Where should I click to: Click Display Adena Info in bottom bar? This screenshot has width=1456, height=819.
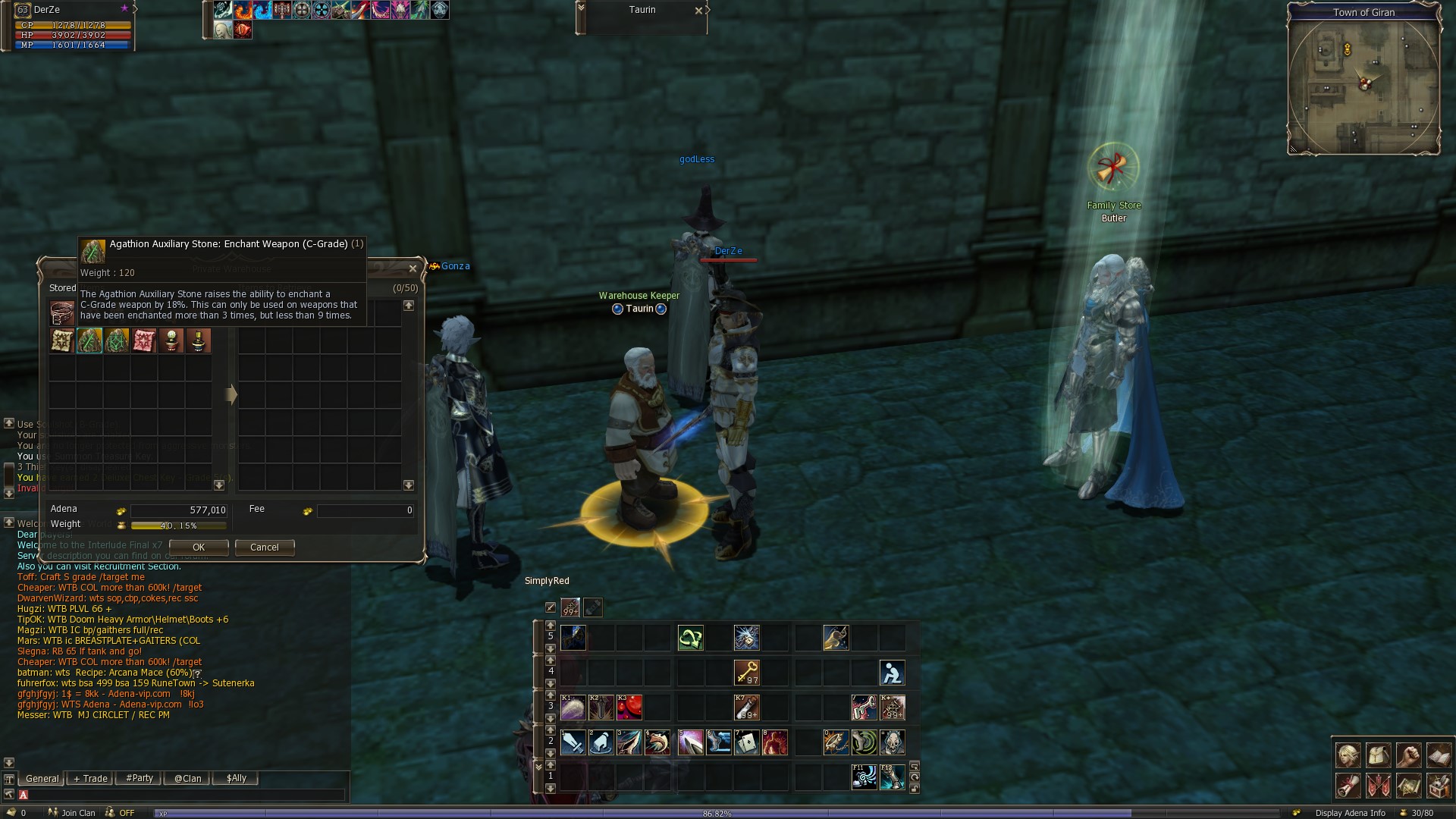pos(1350,813)
